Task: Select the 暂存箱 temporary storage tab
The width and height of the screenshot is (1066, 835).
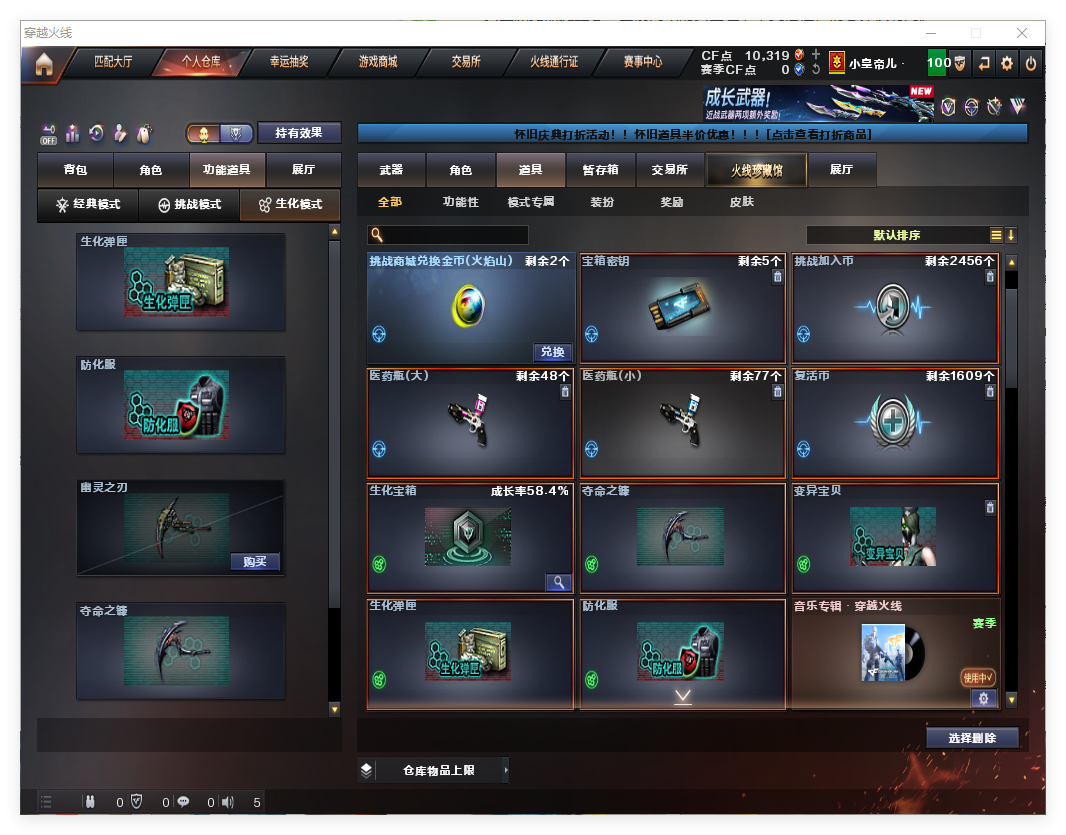Action: tap(600, 170)
